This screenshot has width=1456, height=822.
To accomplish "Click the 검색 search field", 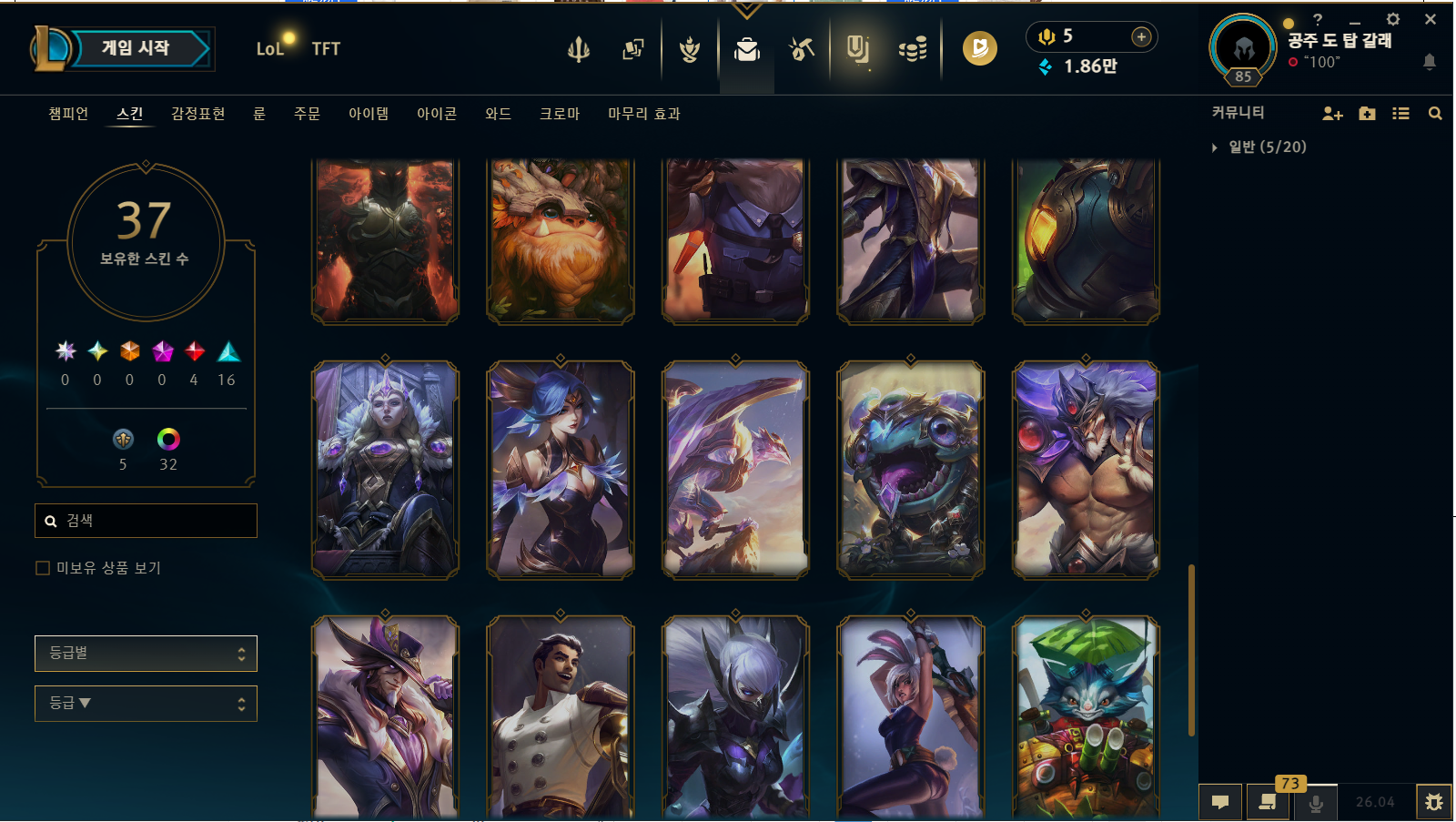I will tap(146, 520).
